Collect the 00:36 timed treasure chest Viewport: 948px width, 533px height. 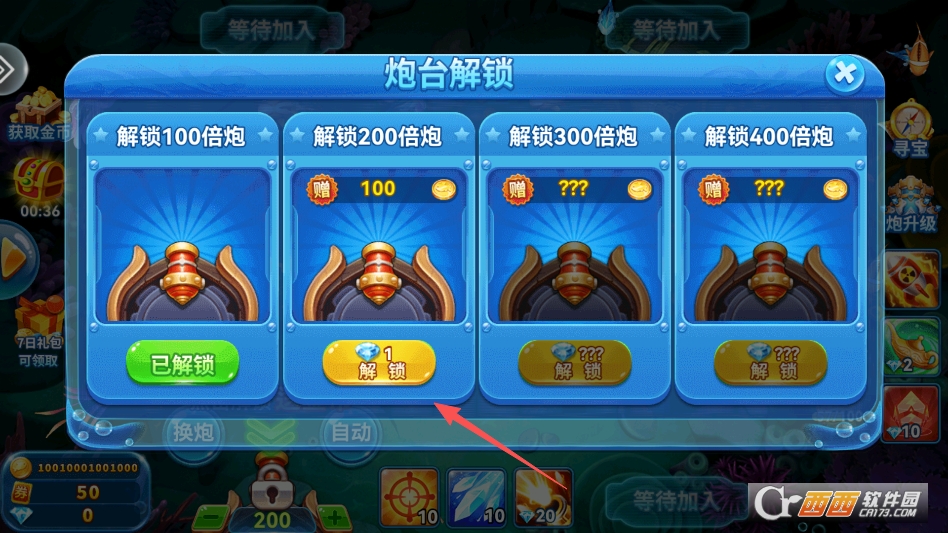pos(36,185)
